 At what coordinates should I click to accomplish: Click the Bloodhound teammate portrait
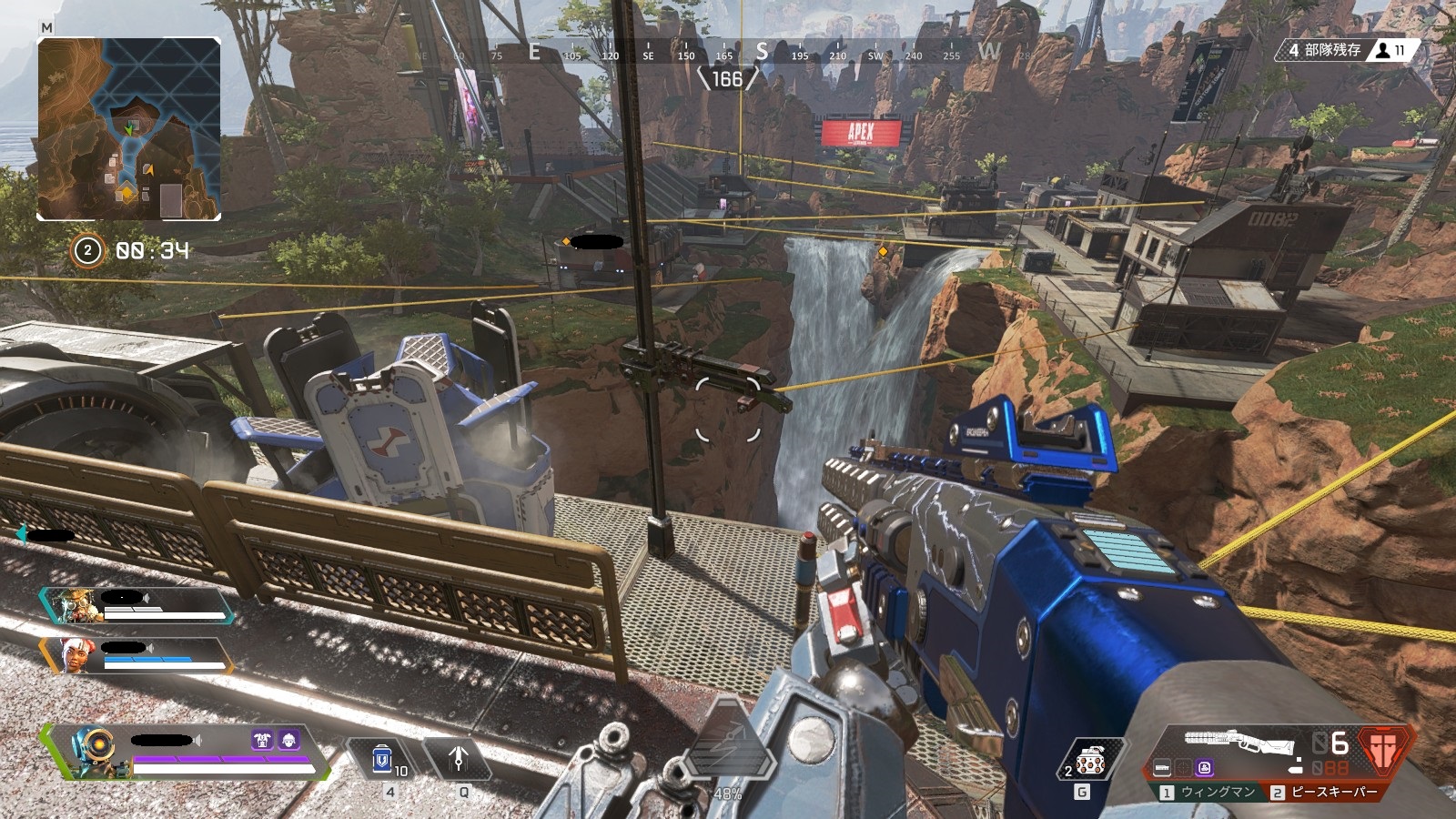click(x=71, y=605)
